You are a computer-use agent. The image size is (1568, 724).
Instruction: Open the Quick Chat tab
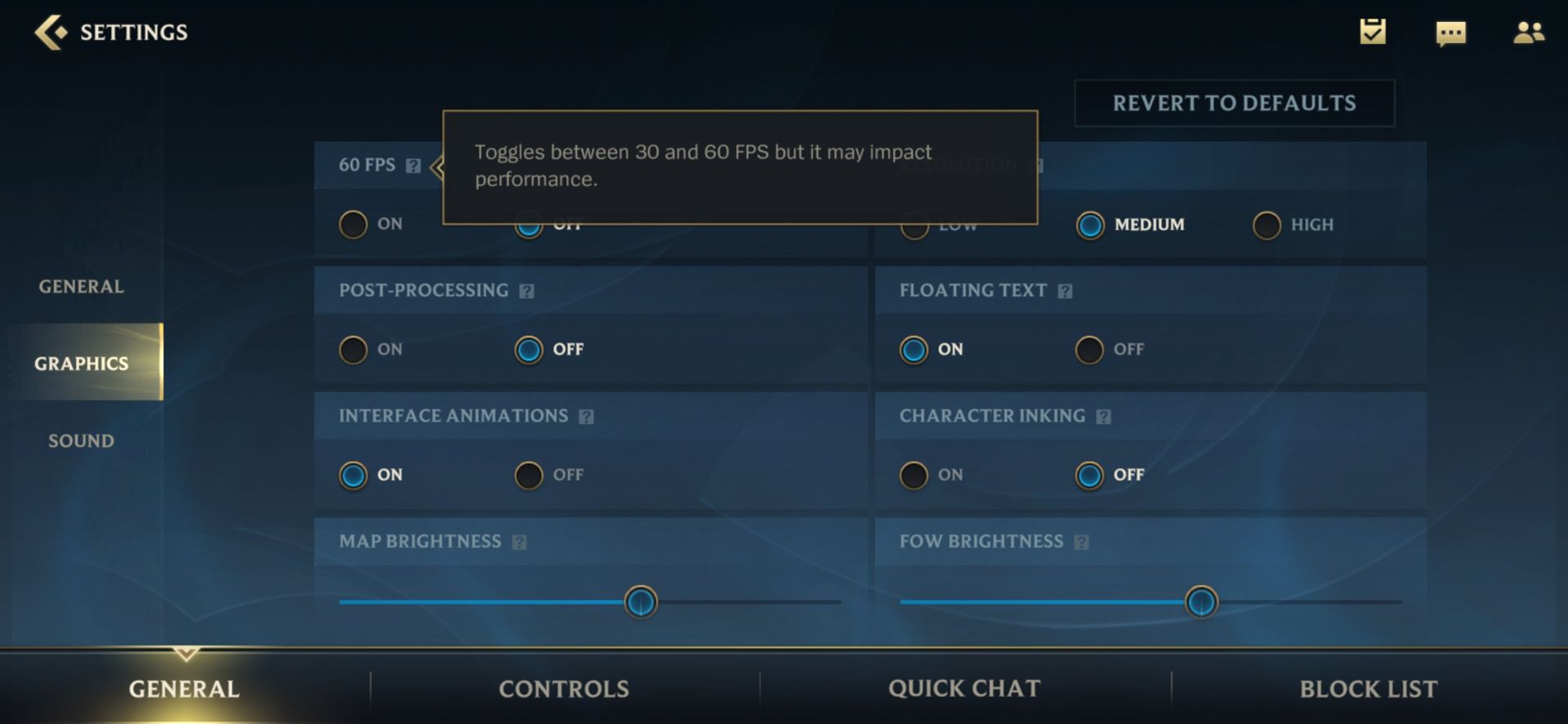click(964, 688)
